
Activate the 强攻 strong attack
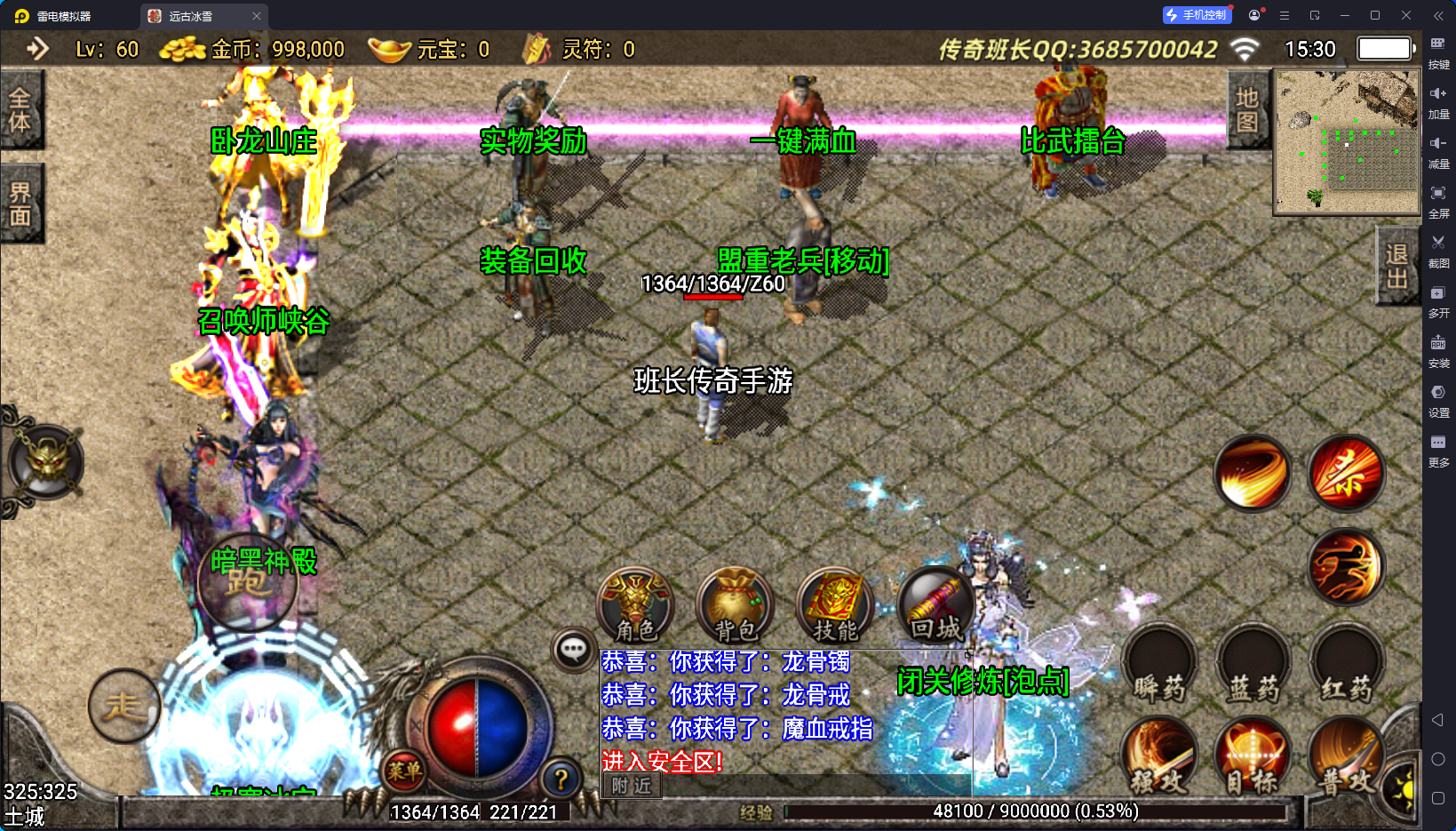click(1159, 757)
